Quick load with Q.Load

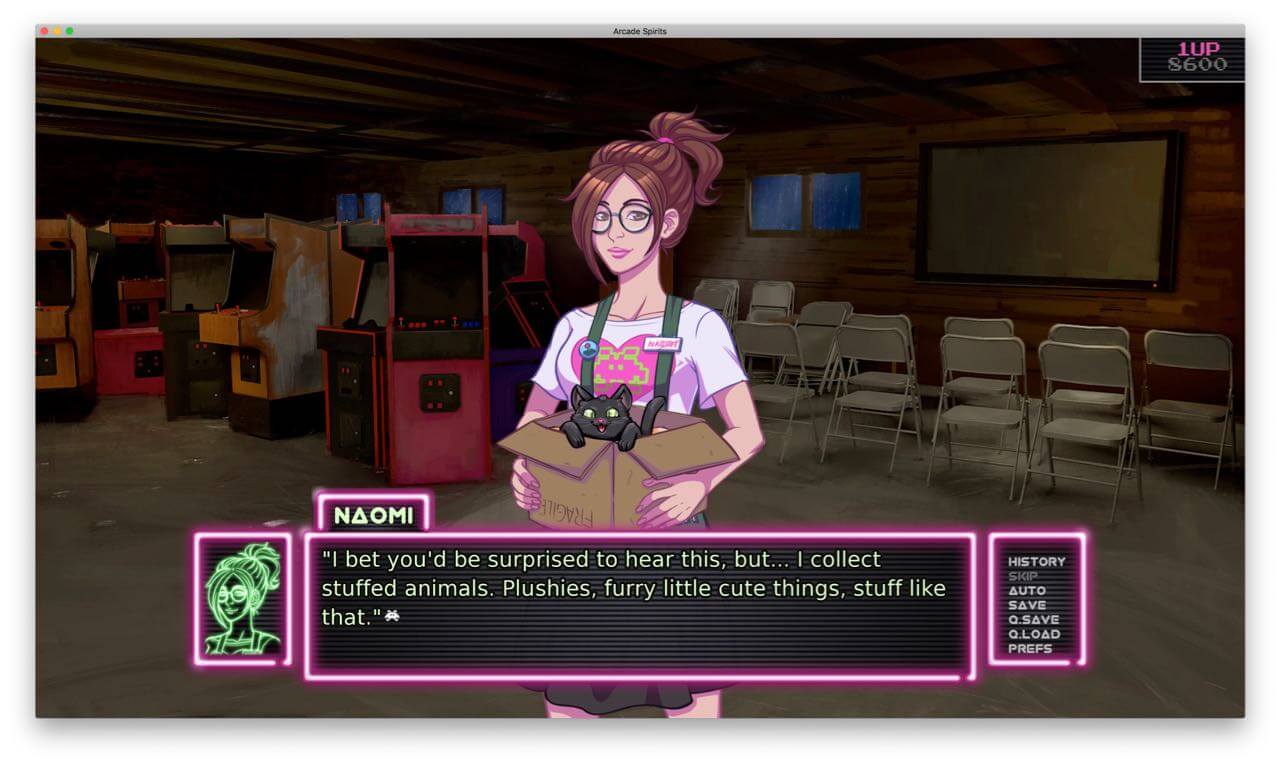point(1034,634)
